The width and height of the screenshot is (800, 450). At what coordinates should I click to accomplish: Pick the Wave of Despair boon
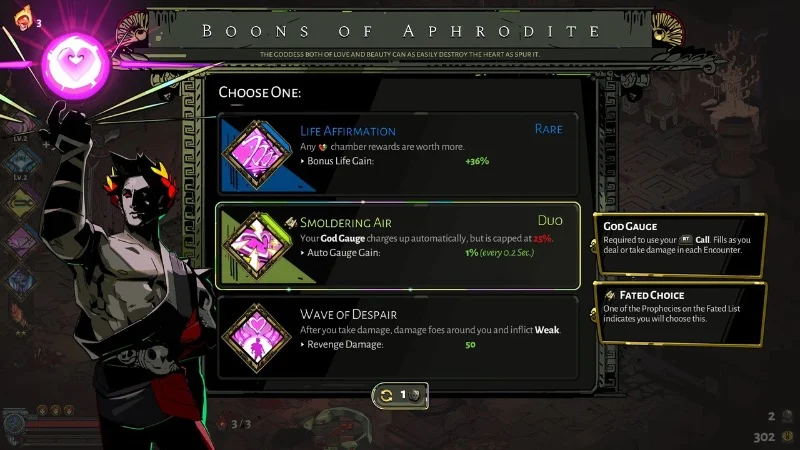pos(398,337)
